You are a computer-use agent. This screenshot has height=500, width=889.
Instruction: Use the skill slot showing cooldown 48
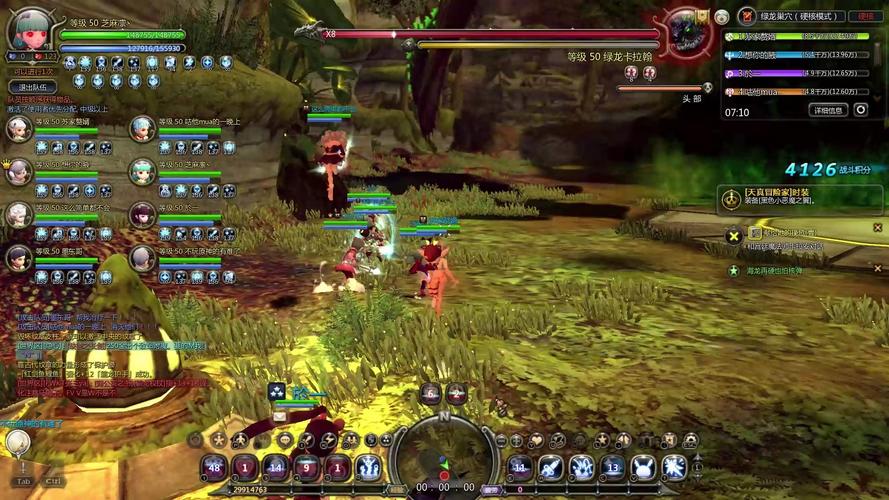click(214, 467)
